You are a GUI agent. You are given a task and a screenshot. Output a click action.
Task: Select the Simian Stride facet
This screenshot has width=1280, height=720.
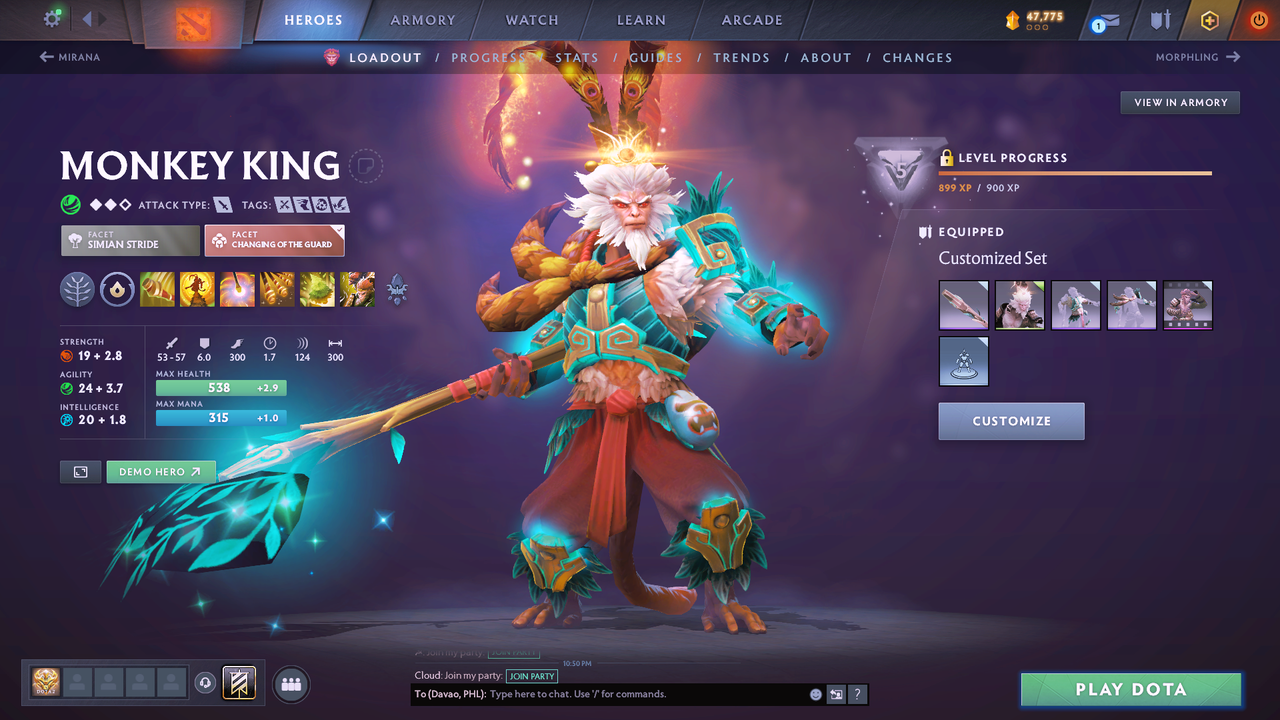tap(129, 240)
